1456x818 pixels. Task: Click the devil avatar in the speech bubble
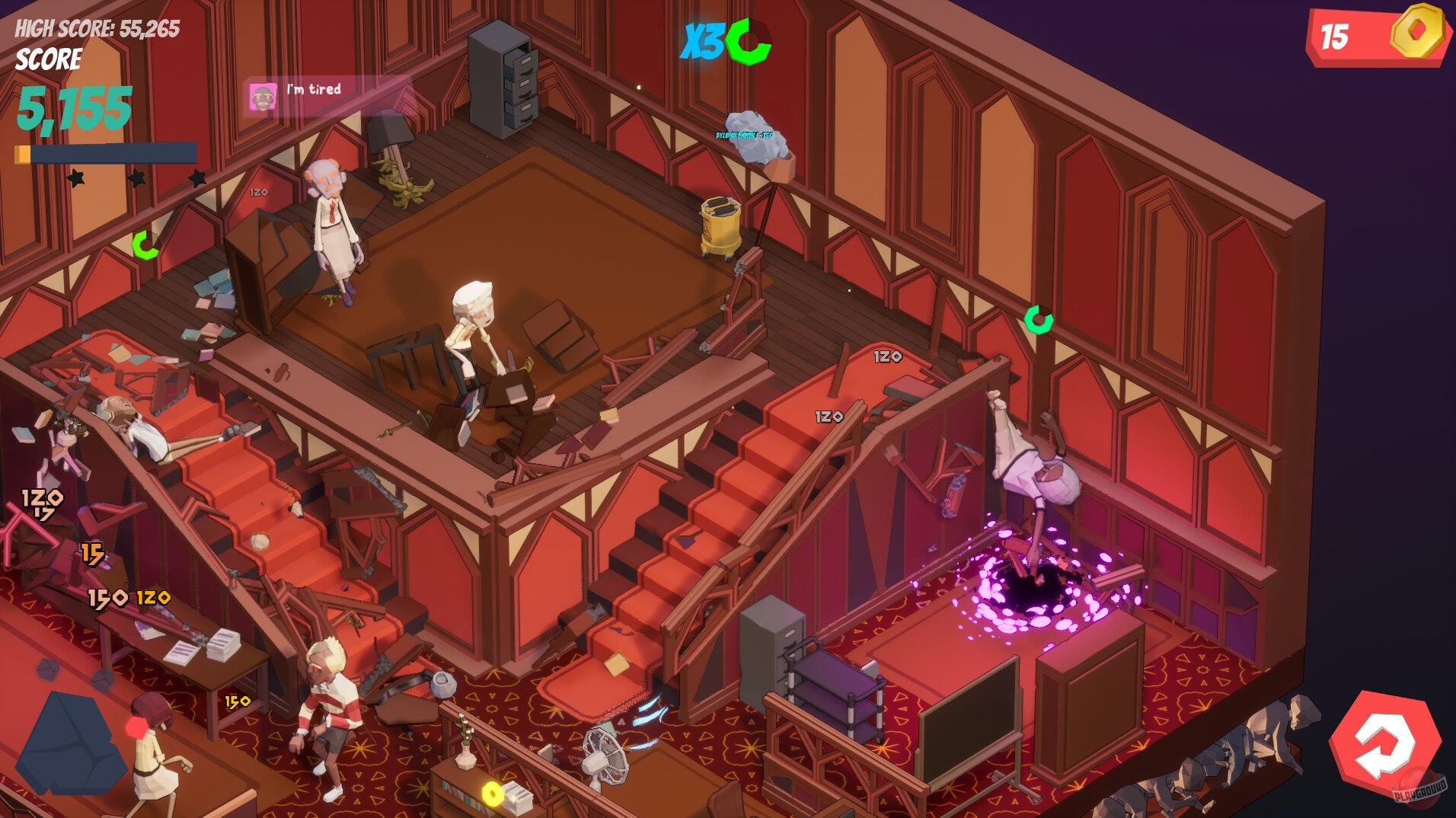(263, 96)
